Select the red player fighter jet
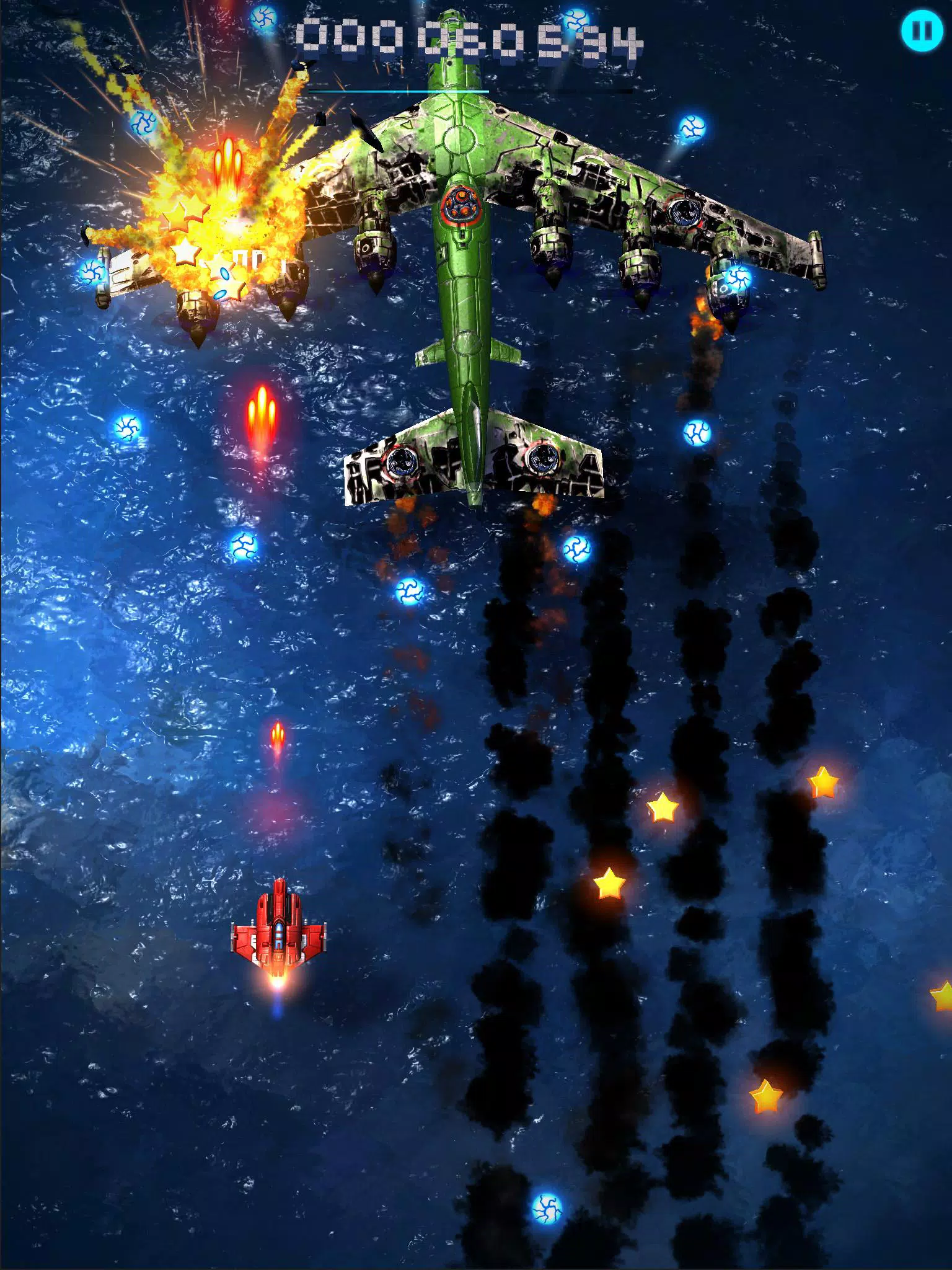952x1270 pixels. coord(280,938)
